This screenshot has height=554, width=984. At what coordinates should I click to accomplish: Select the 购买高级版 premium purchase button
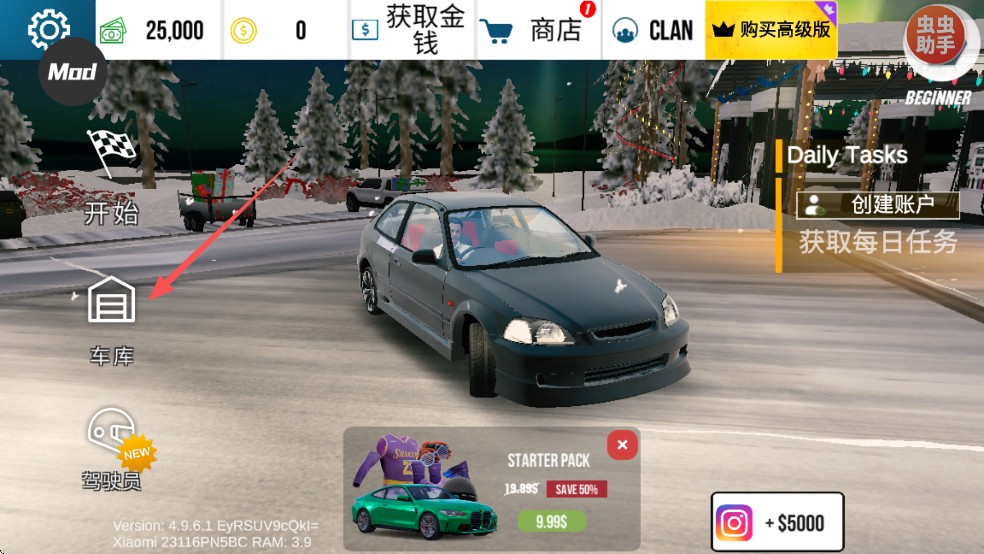tap(771, 30)
